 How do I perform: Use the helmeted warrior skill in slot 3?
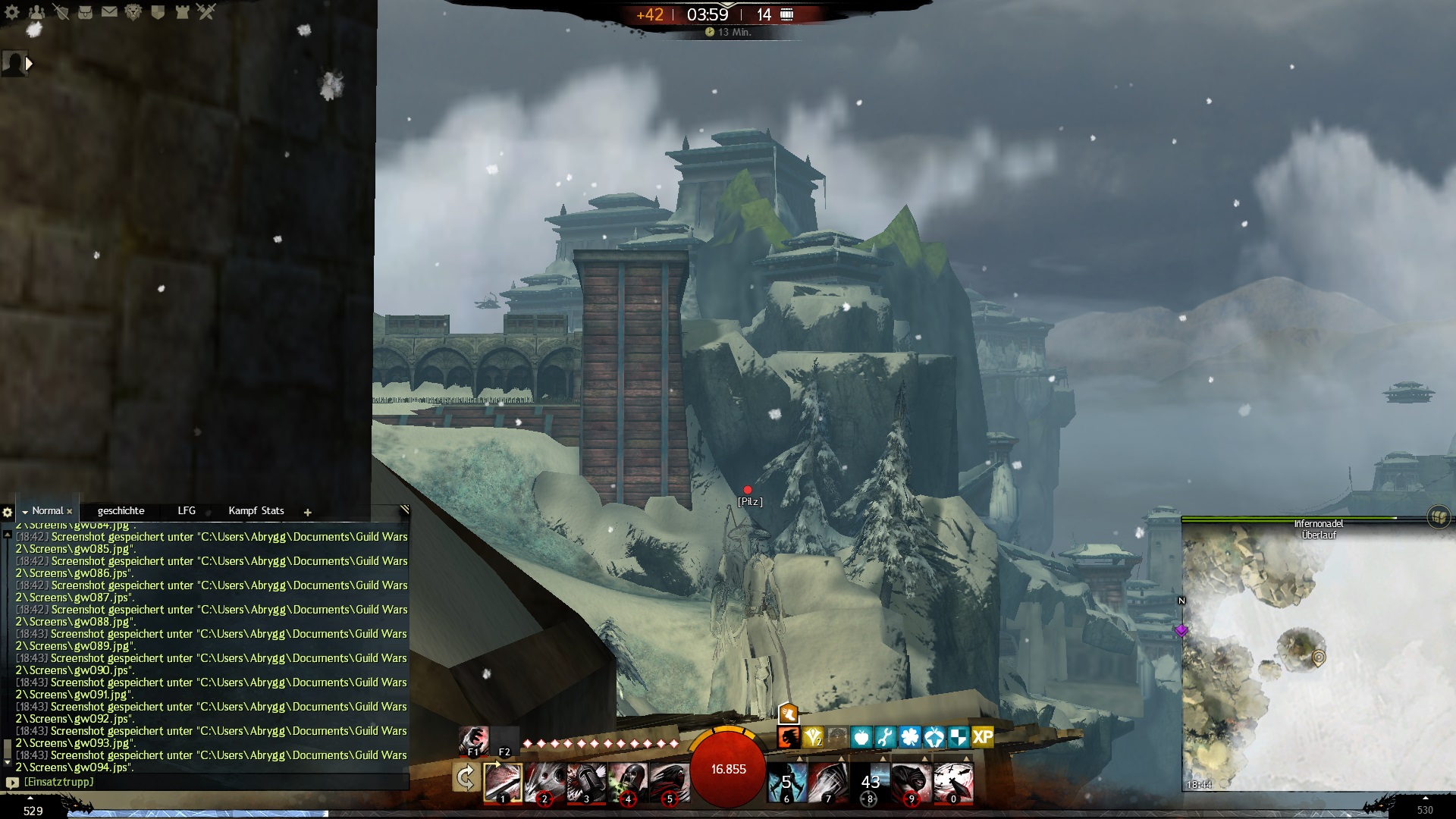[x=586, y=782]
